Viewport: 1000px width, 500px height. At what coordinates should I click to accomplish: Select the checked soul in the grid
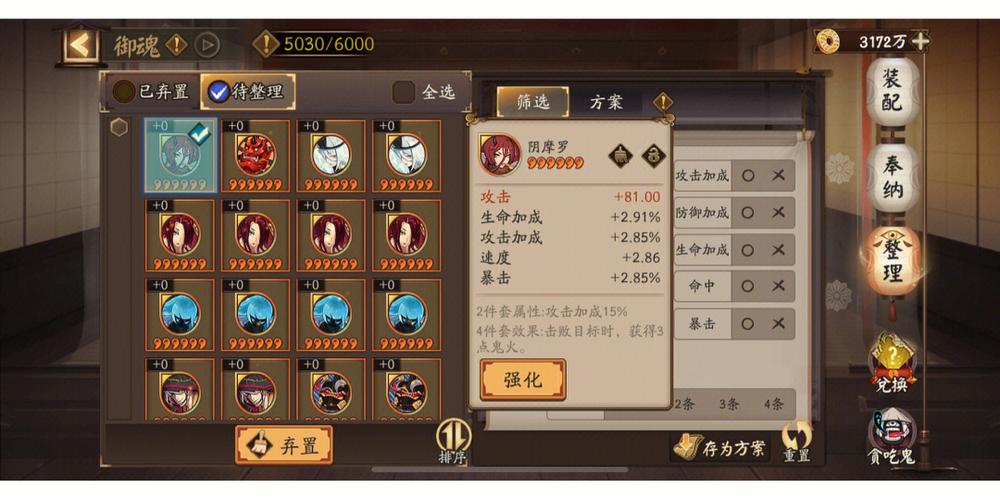point(179,155)
